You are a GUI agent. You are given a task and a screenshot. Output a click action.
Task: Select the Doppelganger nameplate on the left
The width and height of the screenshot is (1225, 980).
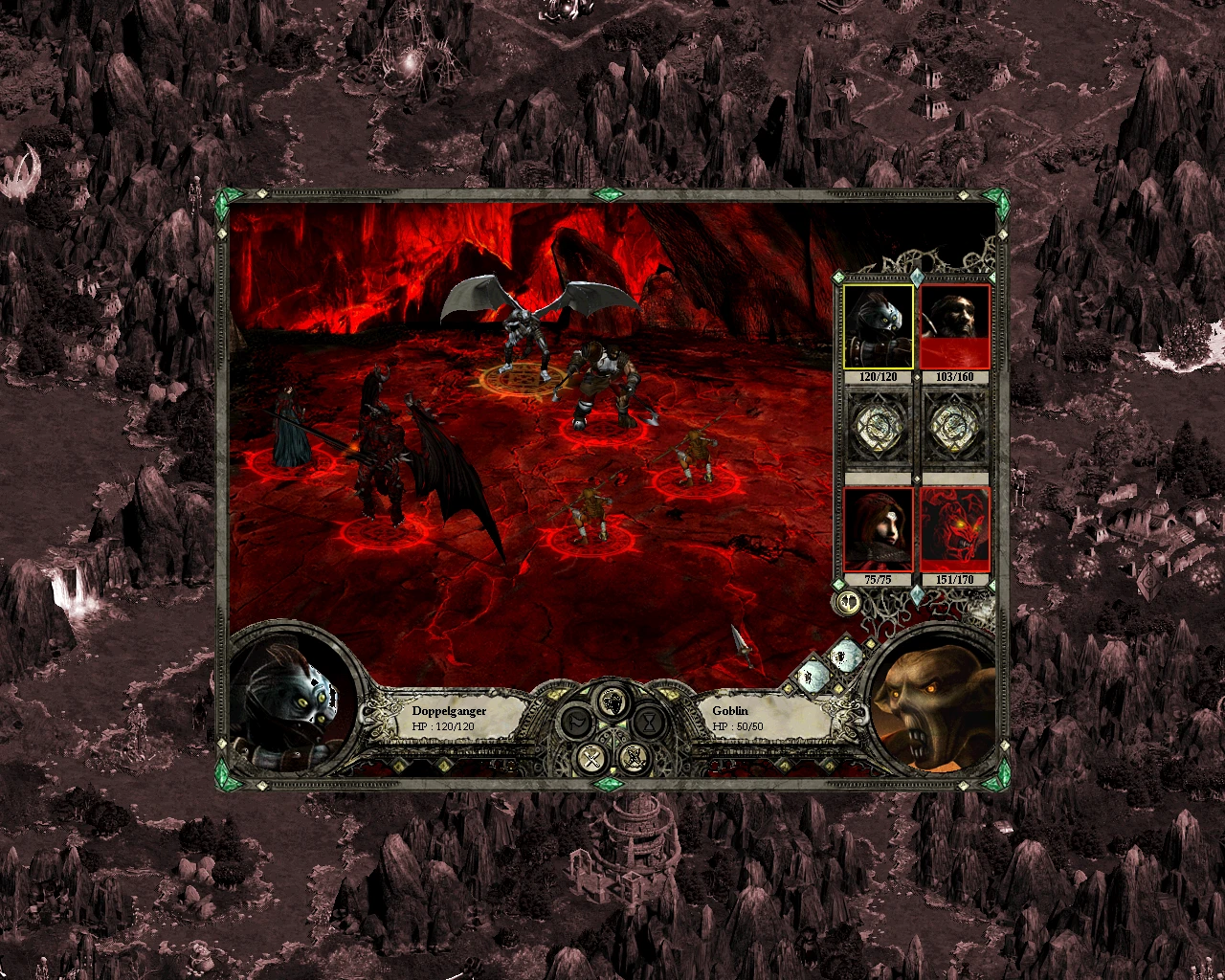pos(447,710)
